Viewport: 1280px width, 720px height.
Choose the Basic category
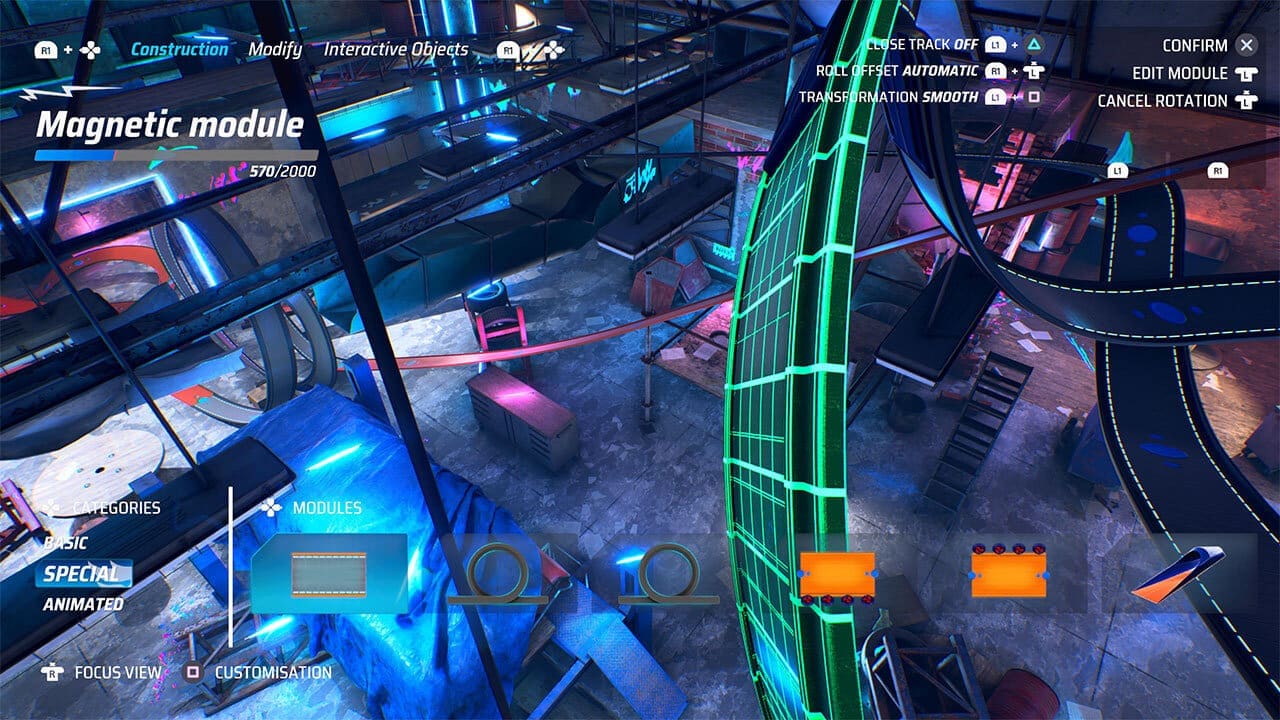pos(66,543)
